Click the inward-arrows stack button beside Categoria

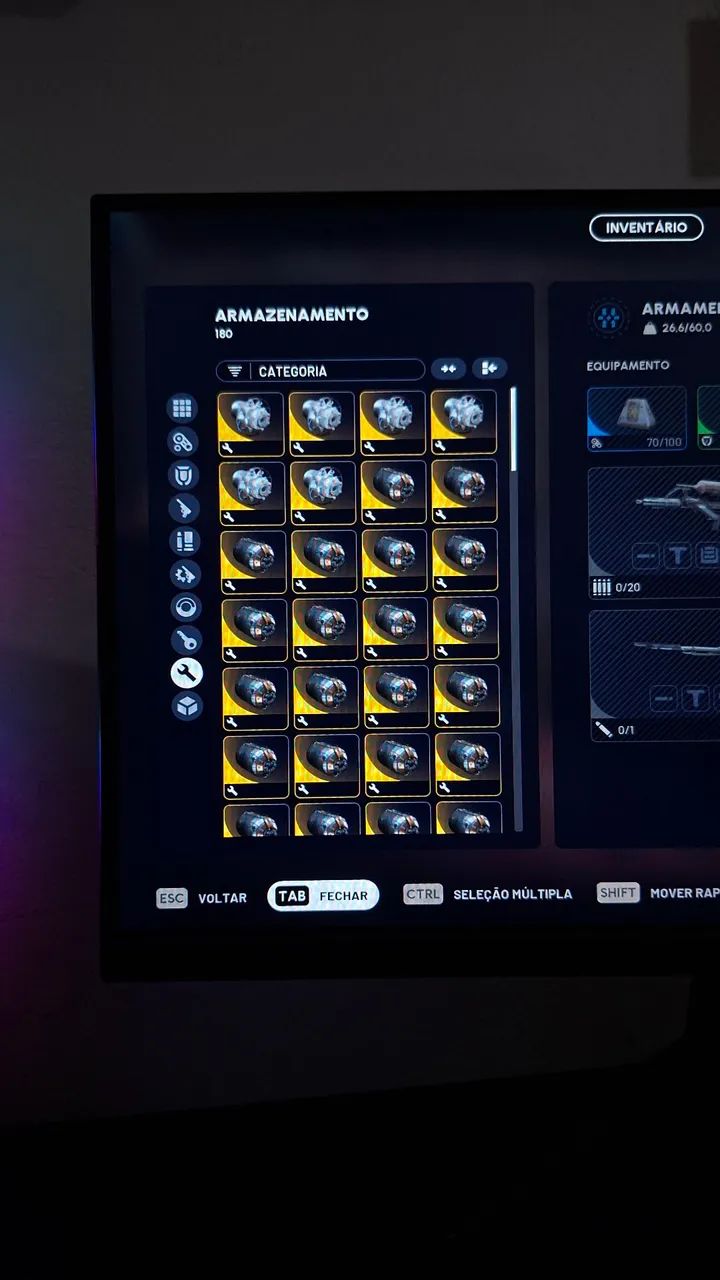tap(449, 369)
